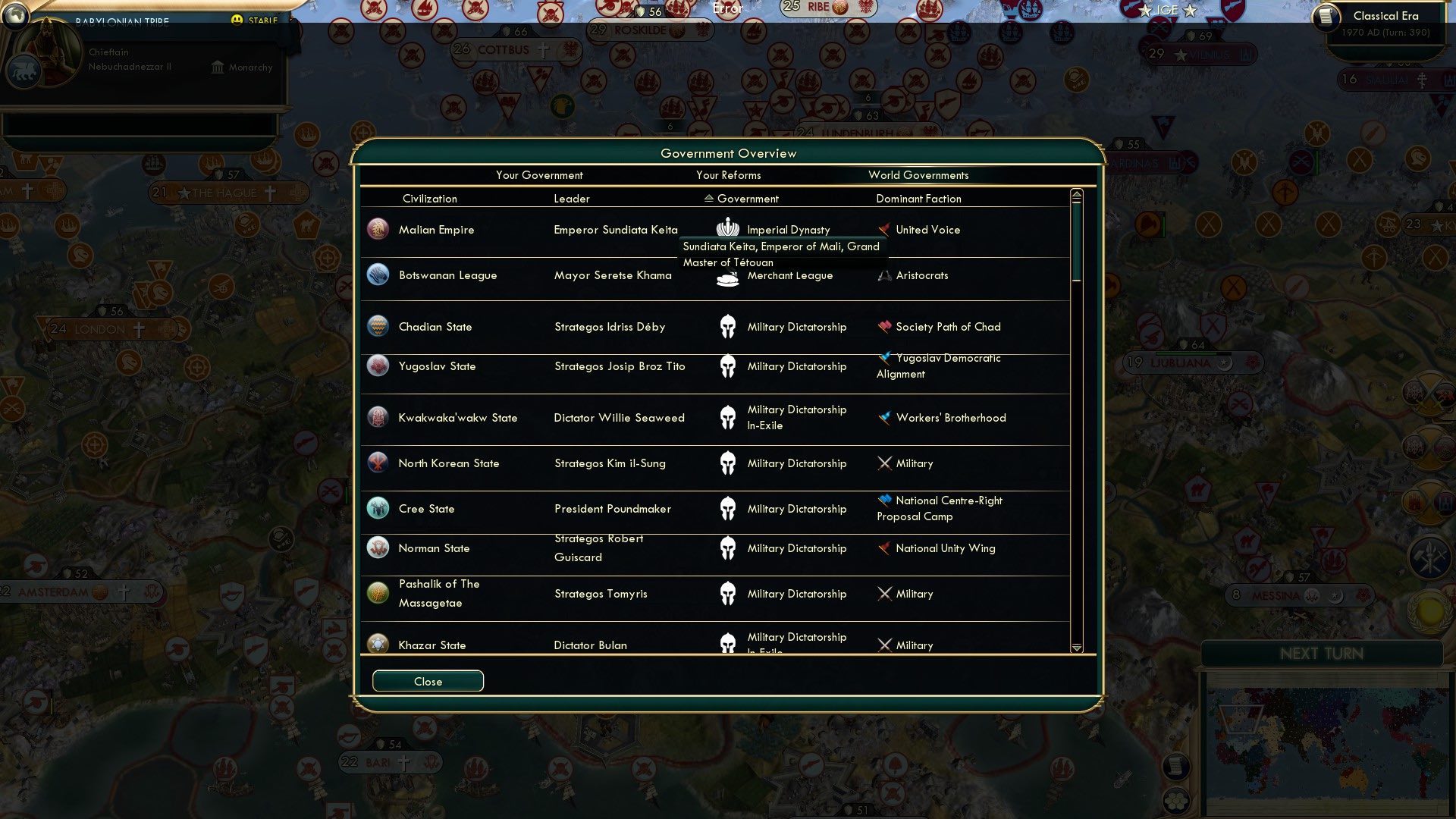1456x819 pixels.
Task: Click the NEXT TURN button
Action: coord(1323,654)
